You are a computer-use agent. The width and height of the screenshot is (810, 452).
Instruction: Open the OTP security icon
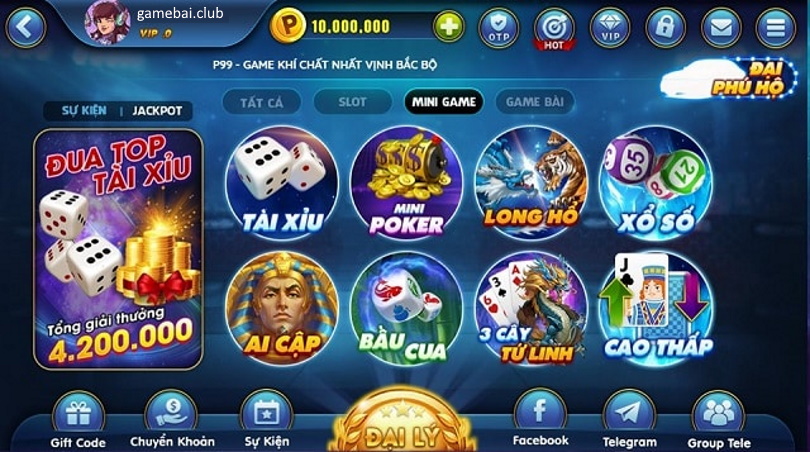click(x=499, y=27)
